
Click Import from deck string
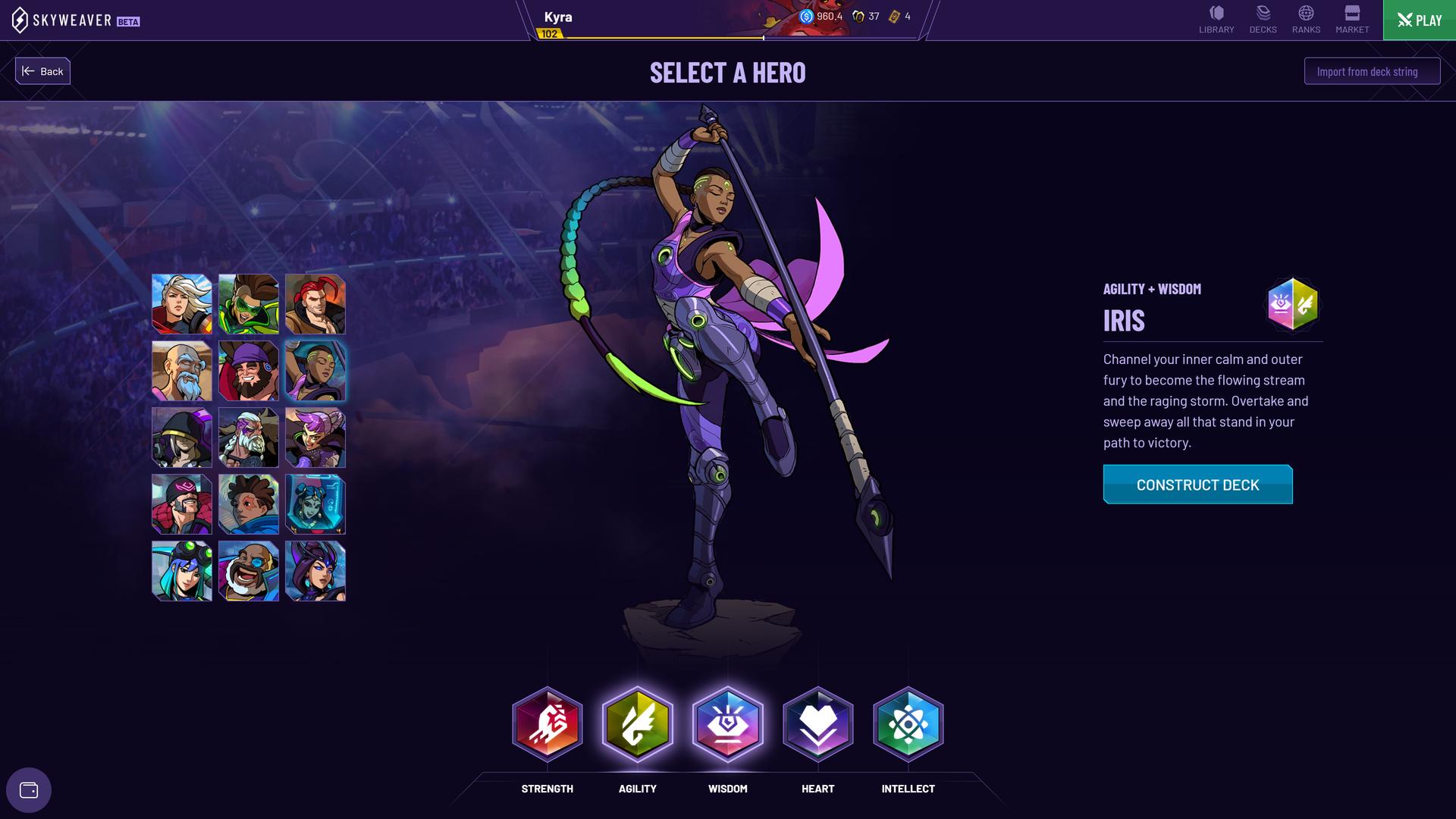tap(1371, 71)
